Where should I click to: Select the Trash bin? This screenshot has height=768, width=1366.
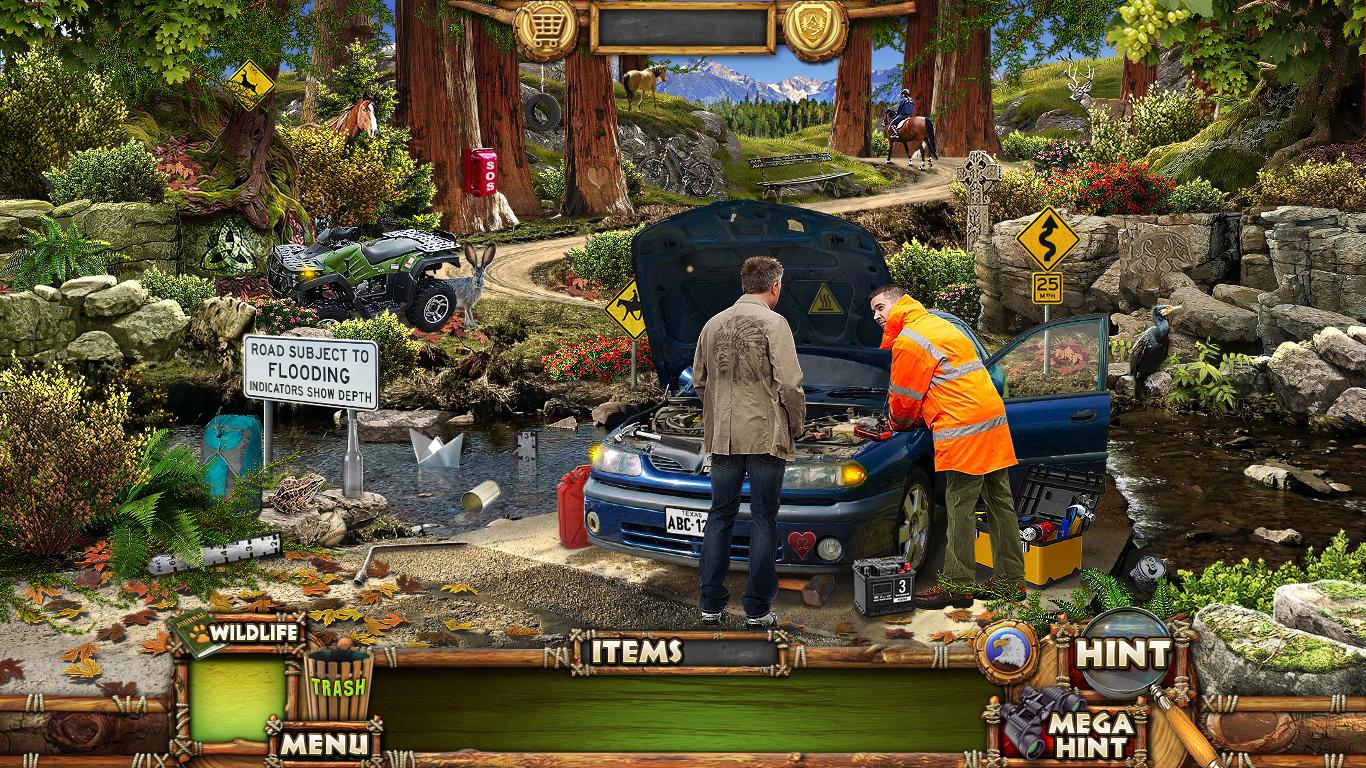[x=338, y=685]
